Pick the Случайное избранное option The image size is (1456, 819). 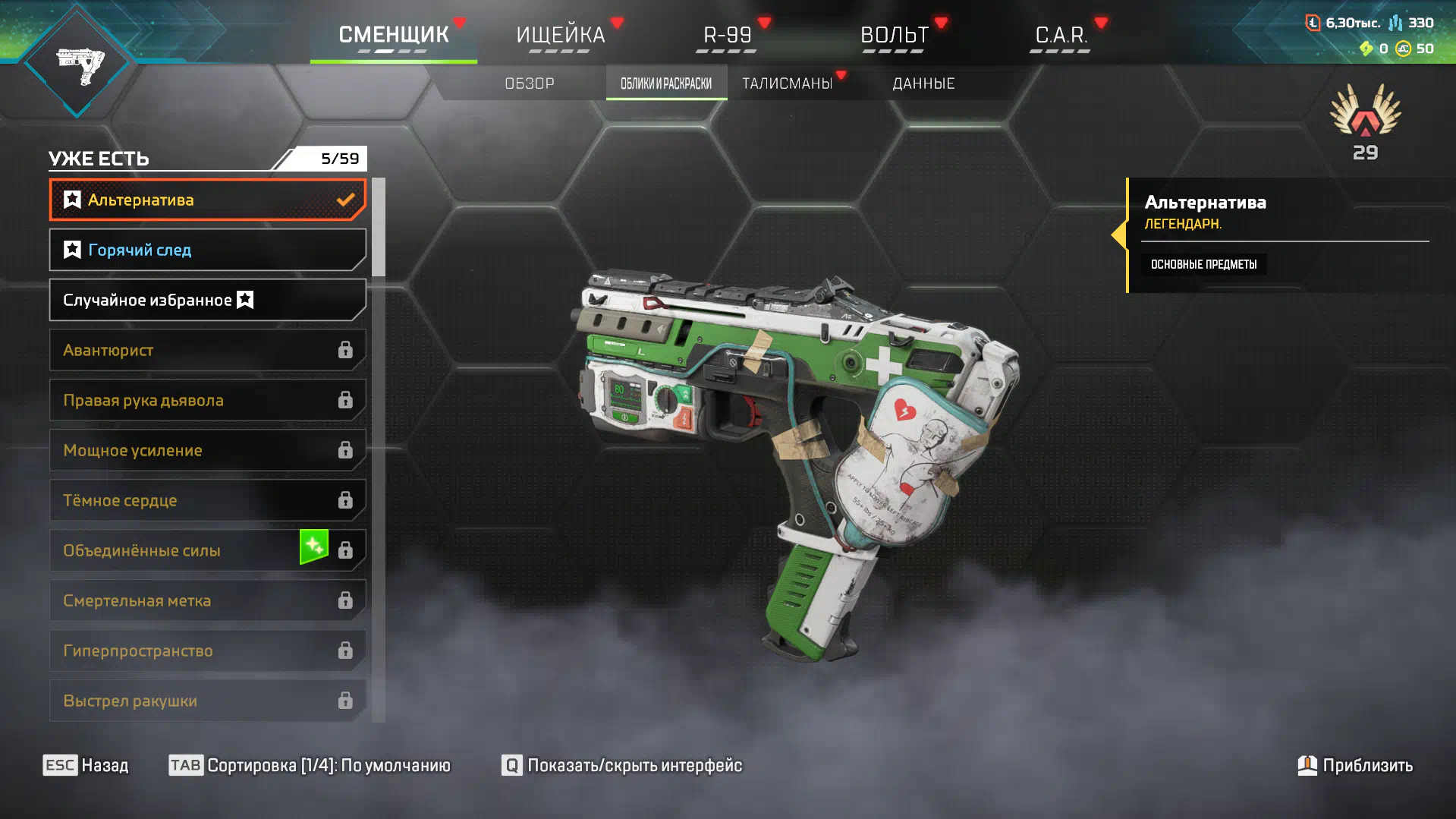tap(207, 300)
